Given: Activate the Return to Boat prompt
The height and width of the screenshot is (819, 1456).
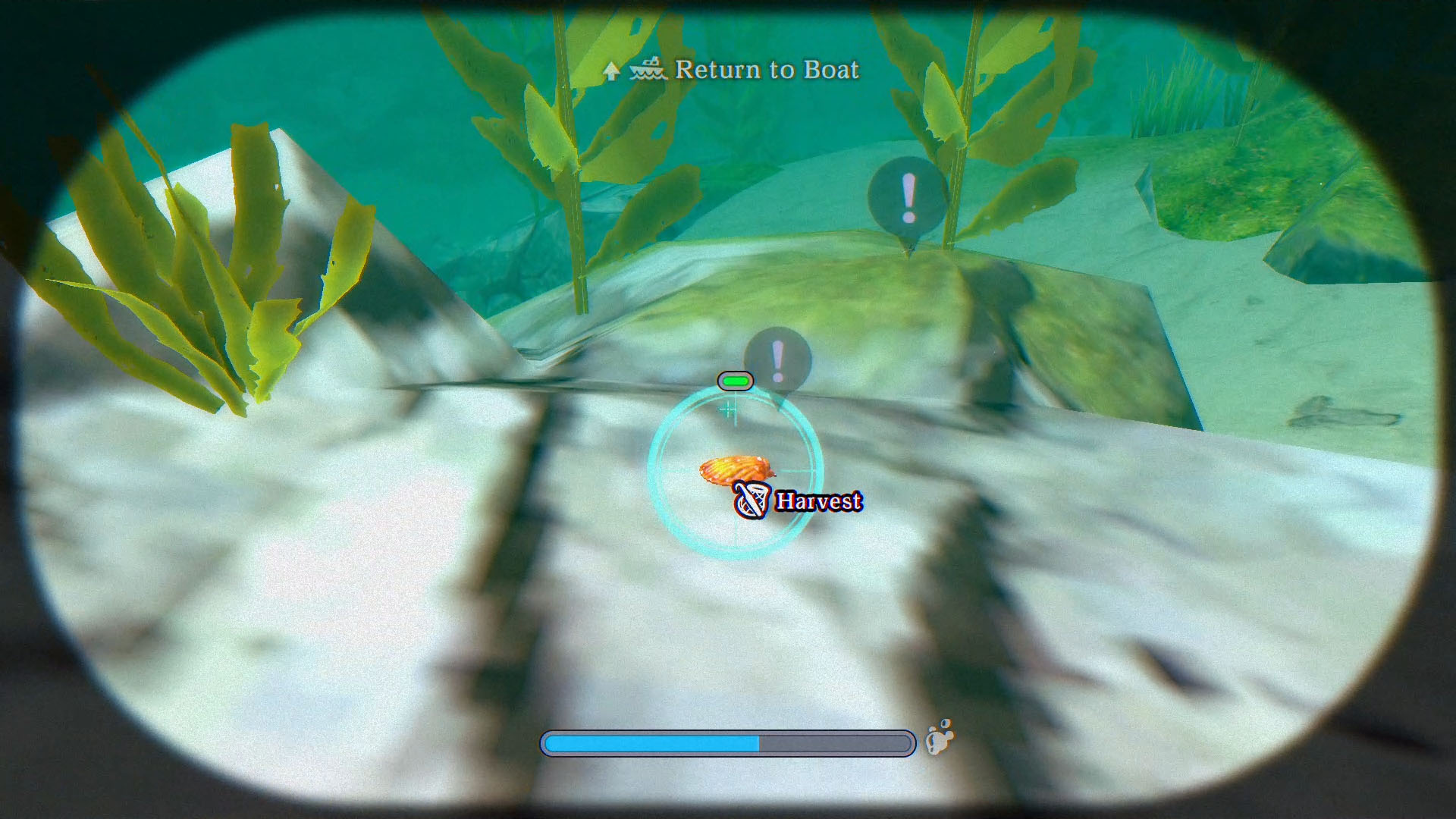Looking at the screenshot, I should click(x=767, y=71).
